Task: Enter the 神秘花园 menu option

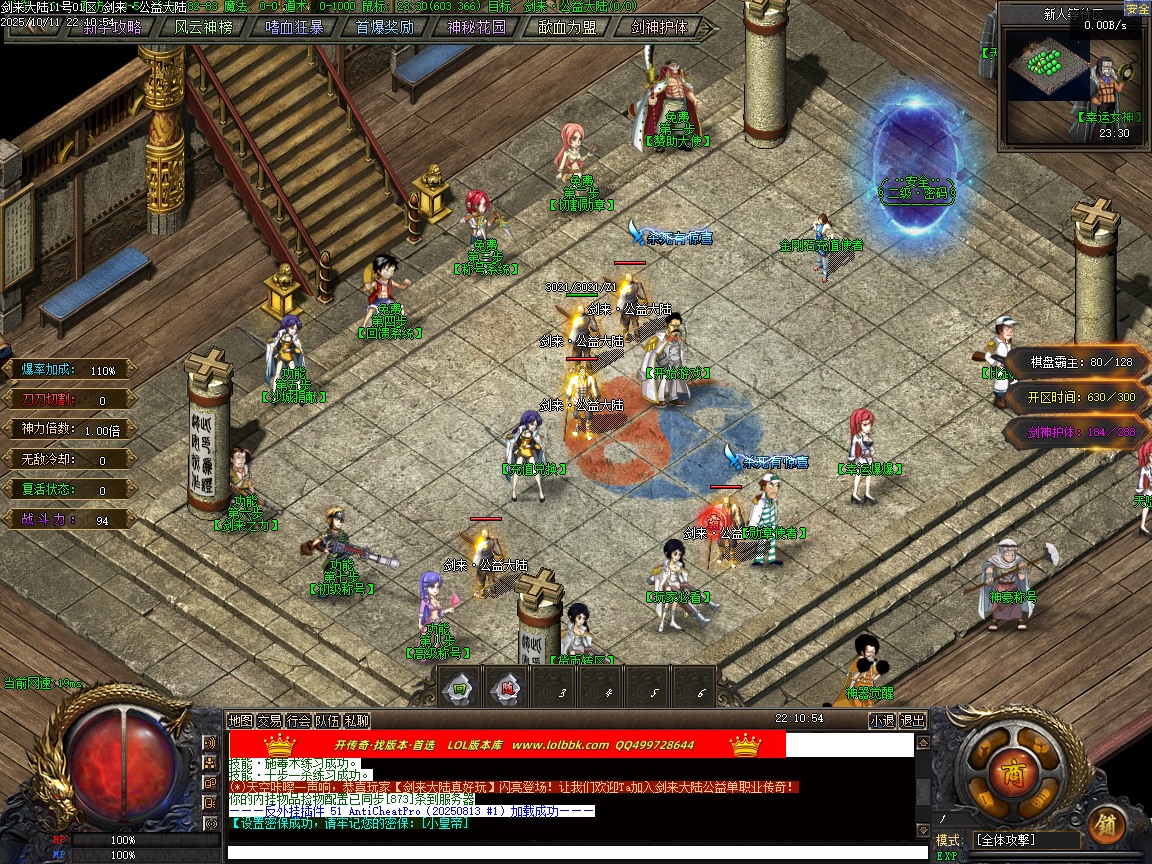Action: [x=476, y=28]
